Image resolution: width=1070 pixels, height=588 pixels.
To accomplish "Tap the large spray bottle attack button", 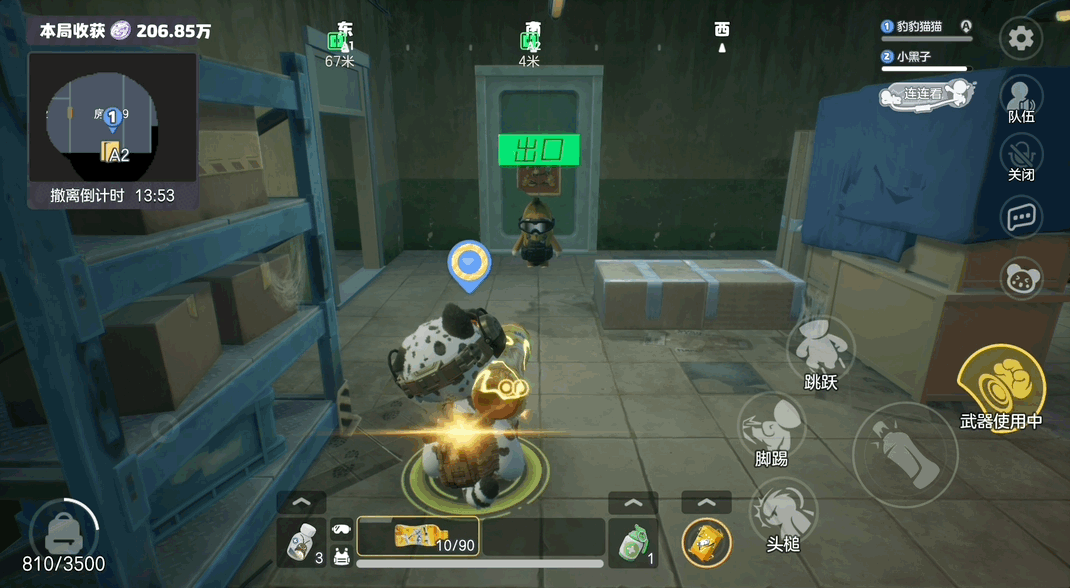I will 905,455.
